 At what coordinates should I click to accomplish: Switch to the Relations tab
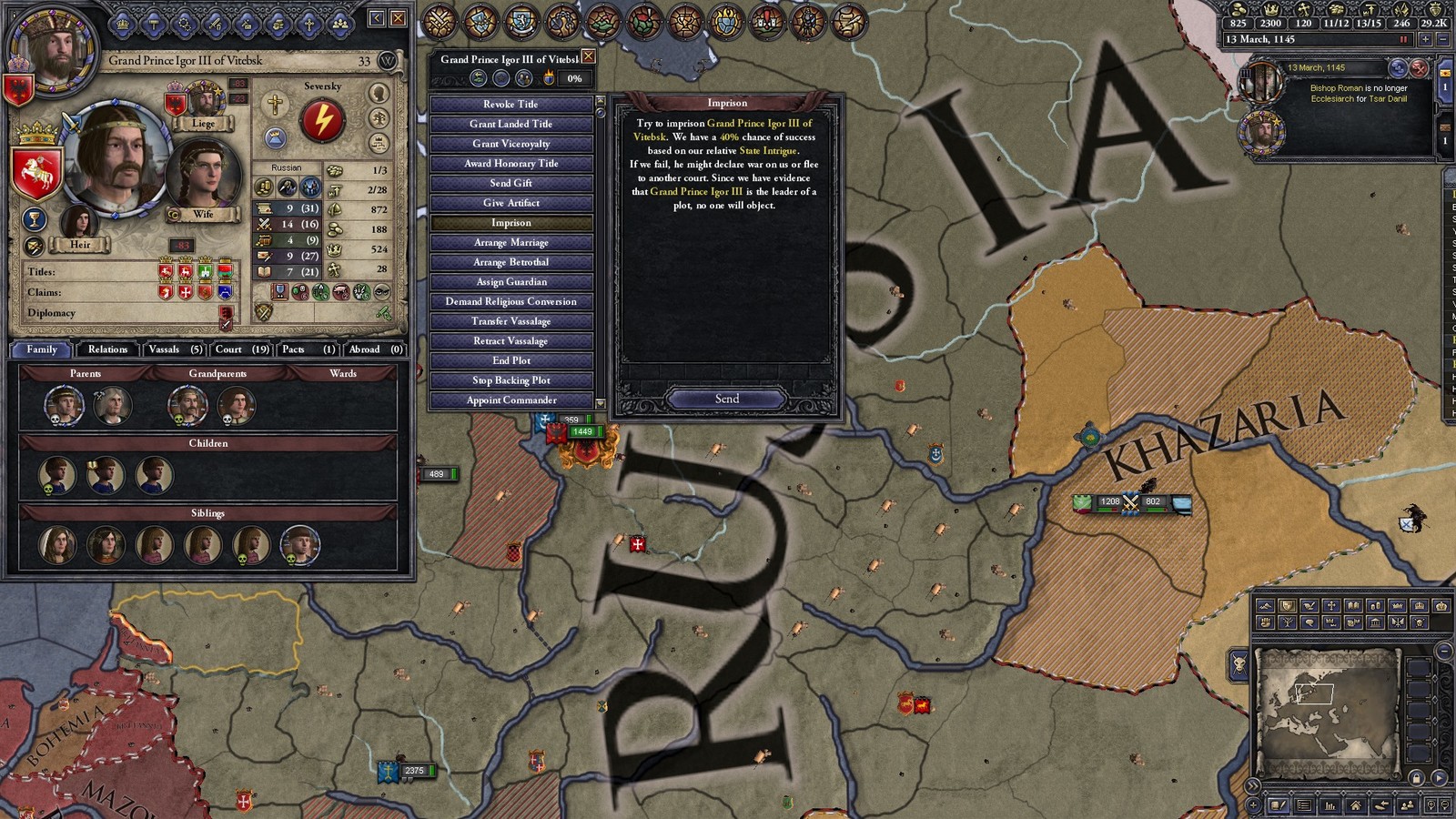pyautogui.click(x=107, y=349)
